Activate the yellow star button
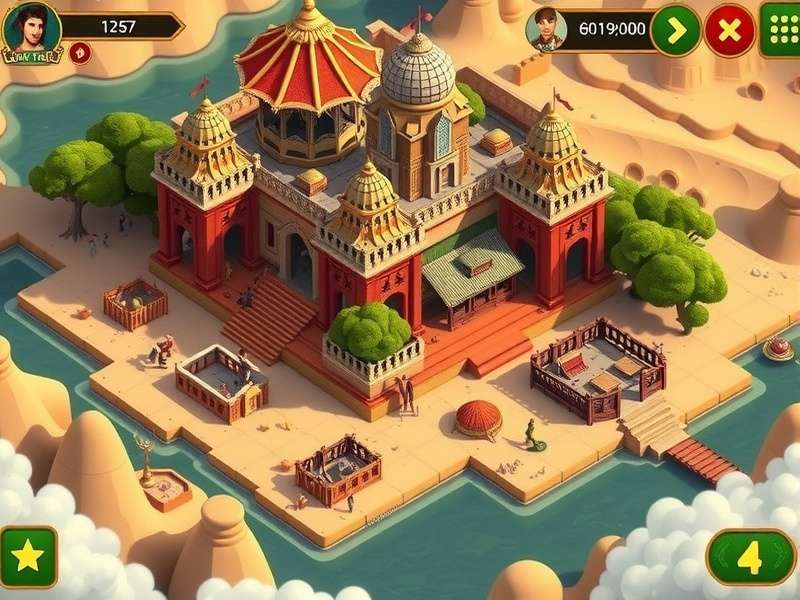The height and width of the screenshot is (600, 800). [28, 557]
